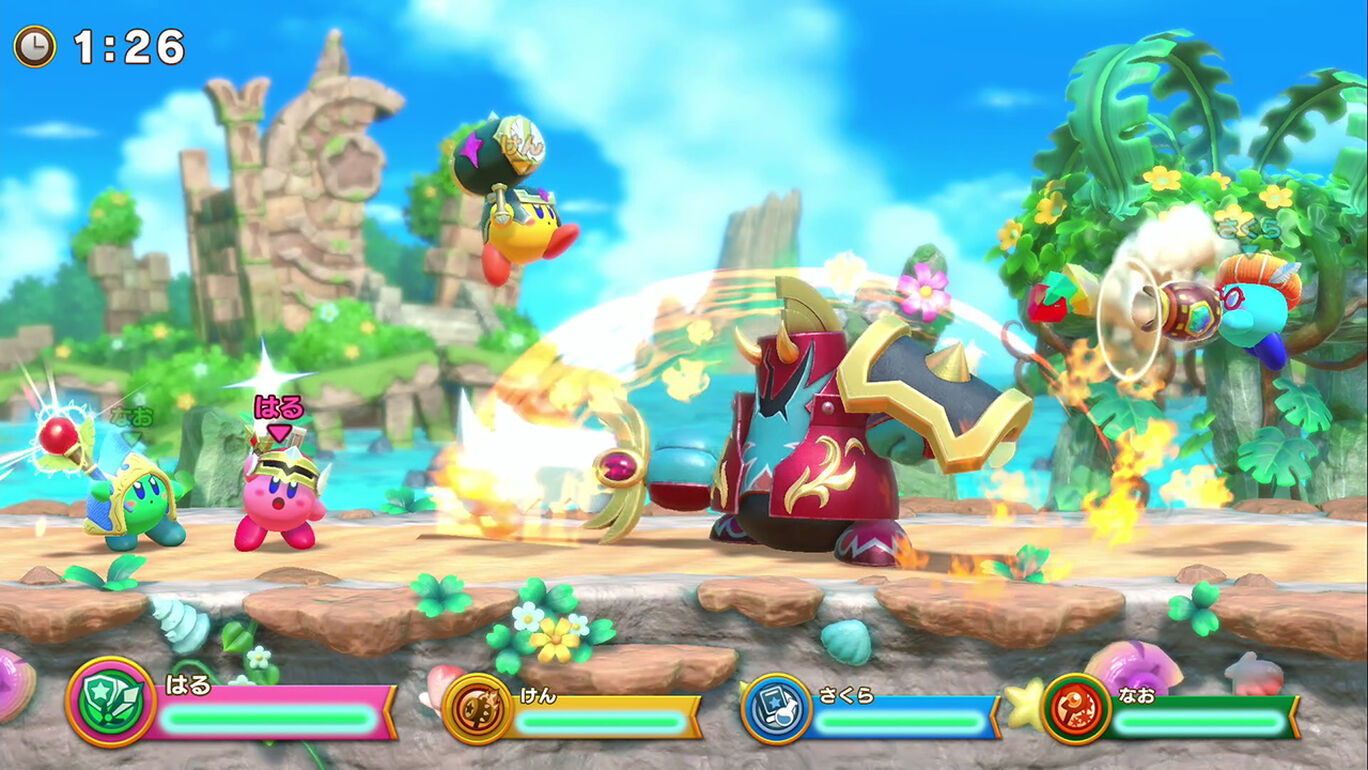This screenshot has width=1368, height=770.
Task: Click けん's orange hammer role icon
Action: coord(477,708)
